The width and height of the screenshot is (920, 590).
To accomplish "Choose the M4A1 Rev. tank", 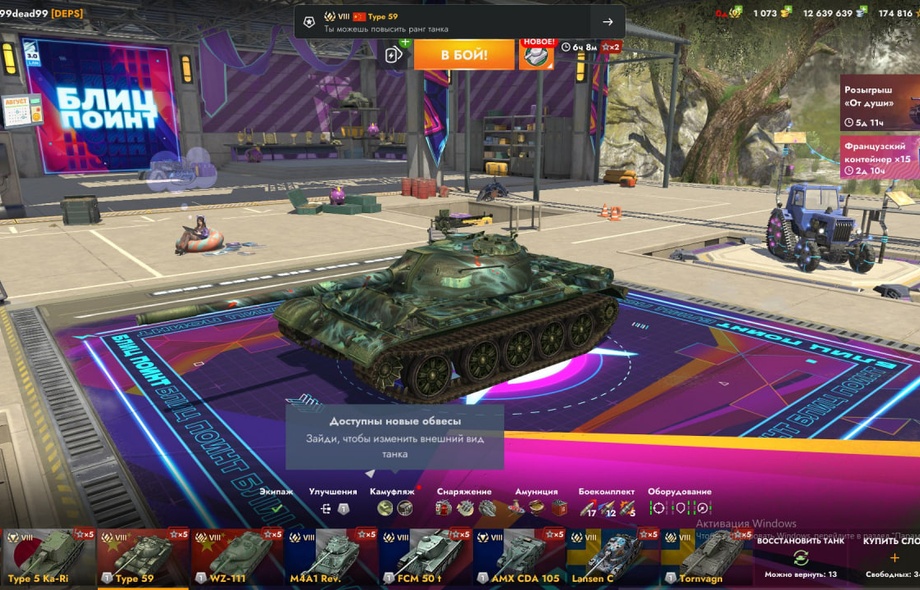I will point(325,558).
